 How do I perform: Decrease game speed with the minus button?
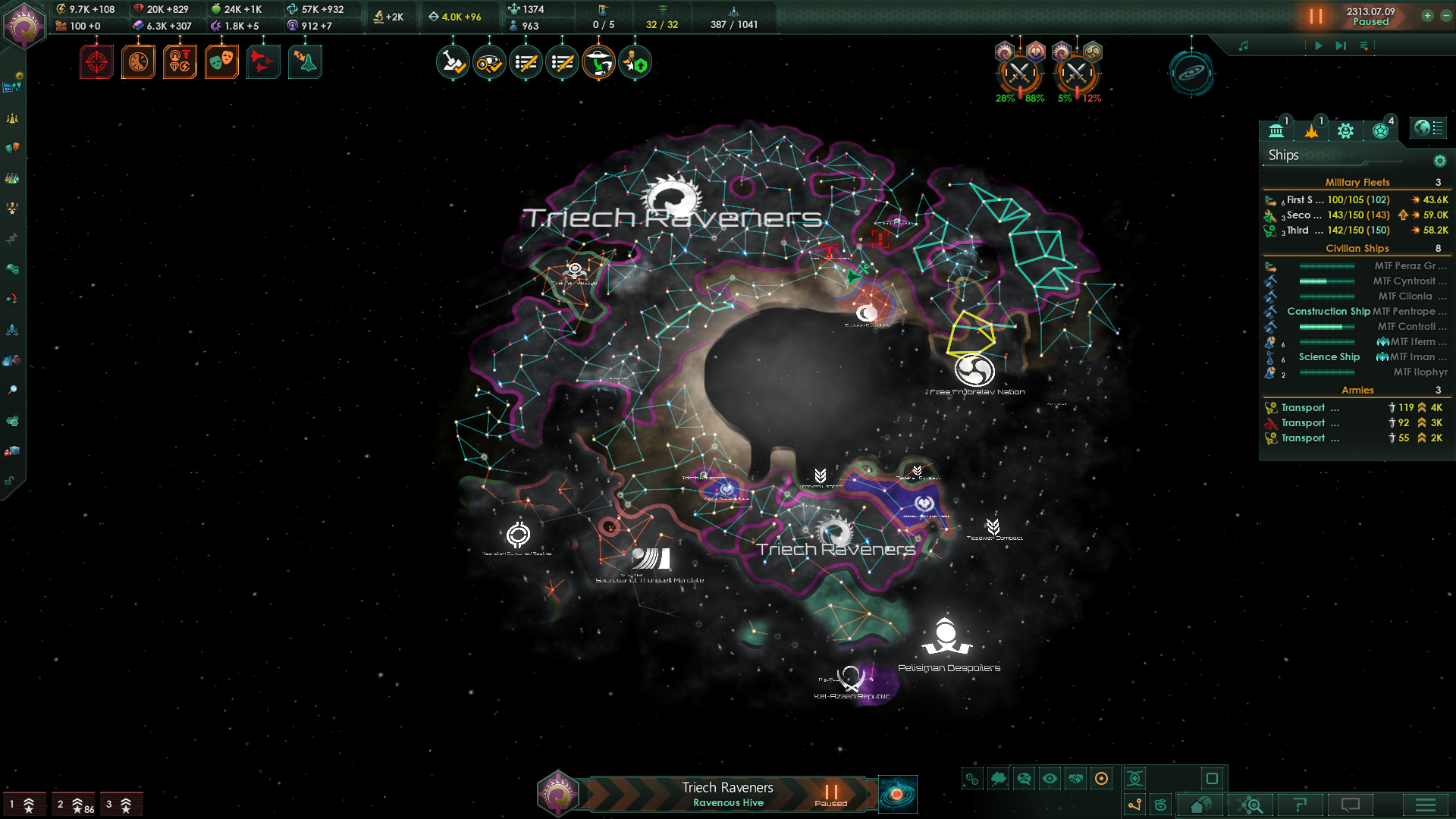1445,16
